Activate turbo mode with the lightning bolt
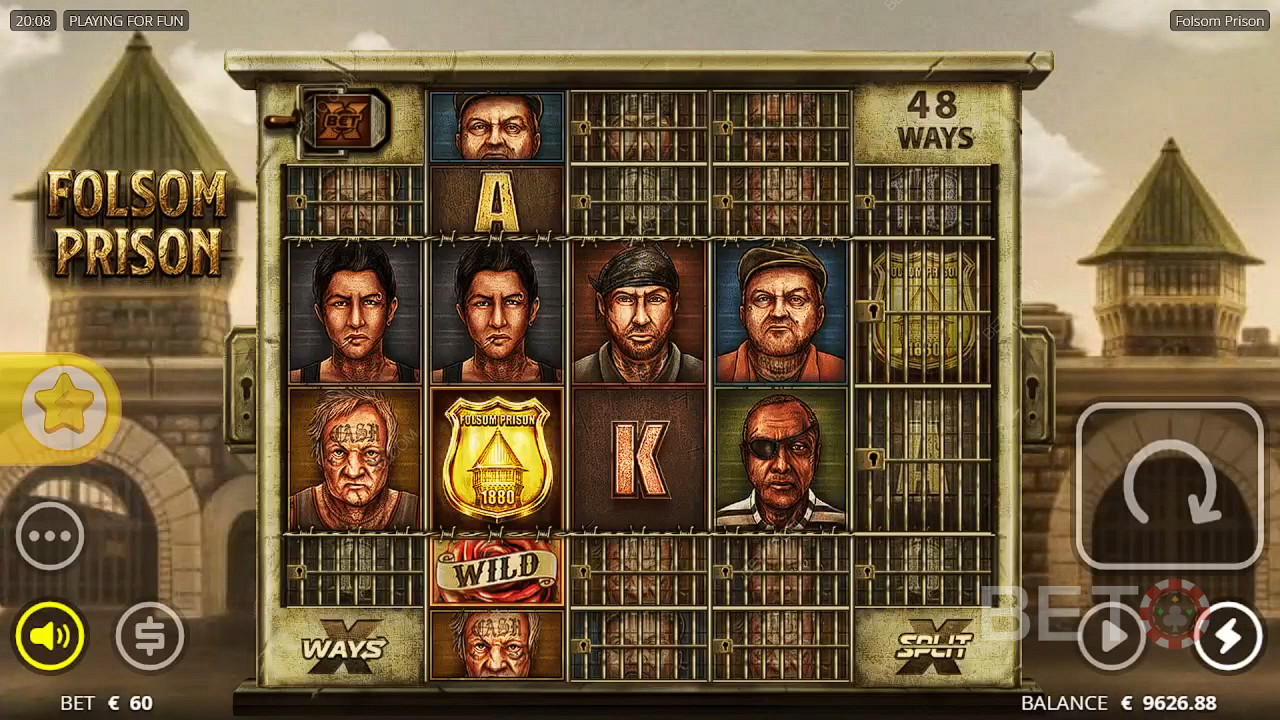Viewport: 1280px width, 720px height. coord(1228,635)
